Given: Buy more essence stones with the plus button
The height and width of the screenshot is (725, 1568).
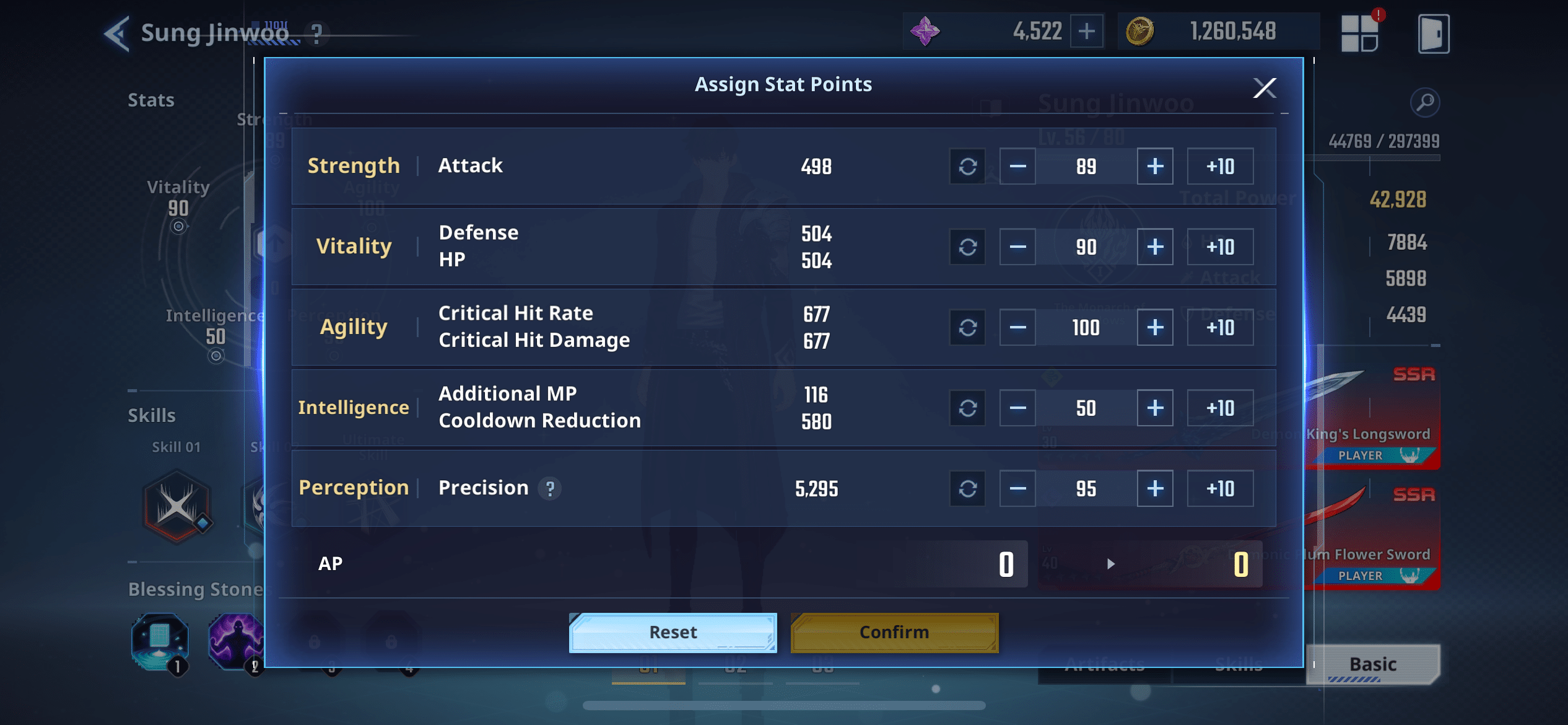Looking at the screenshot, I should (x=1087, y=30).
